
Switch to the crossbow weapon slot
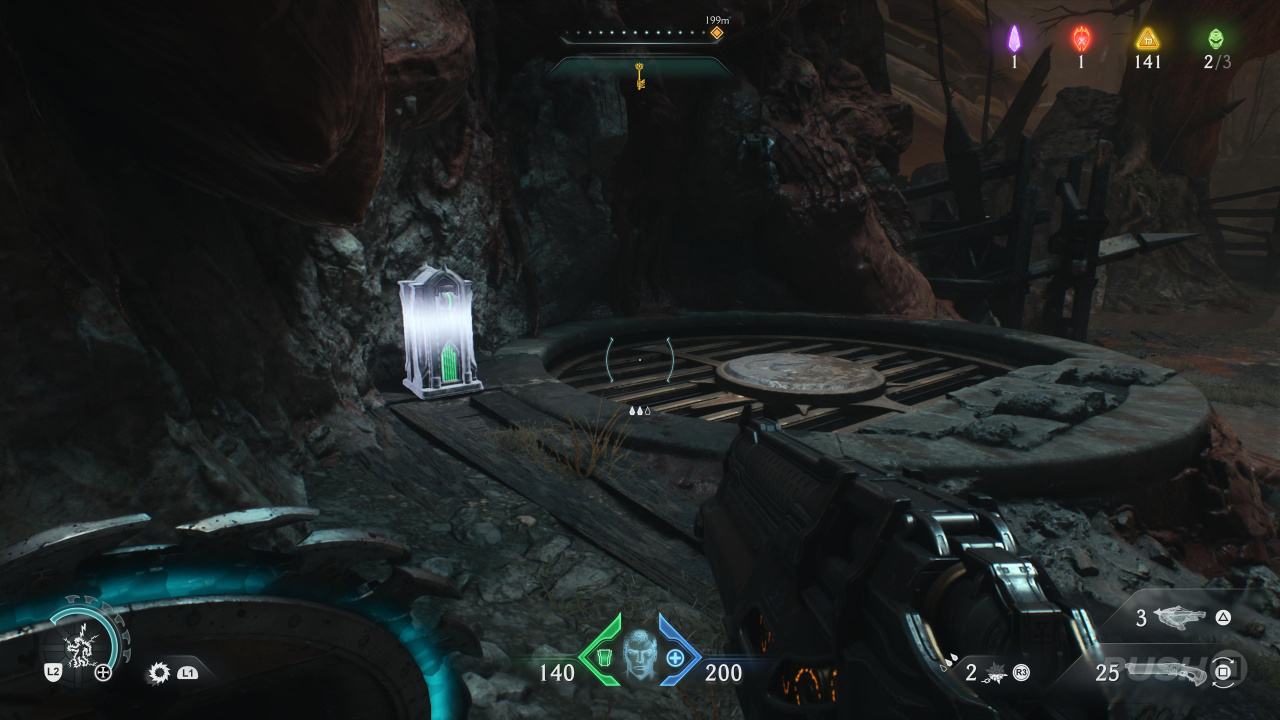click(x=1180, y=618)
